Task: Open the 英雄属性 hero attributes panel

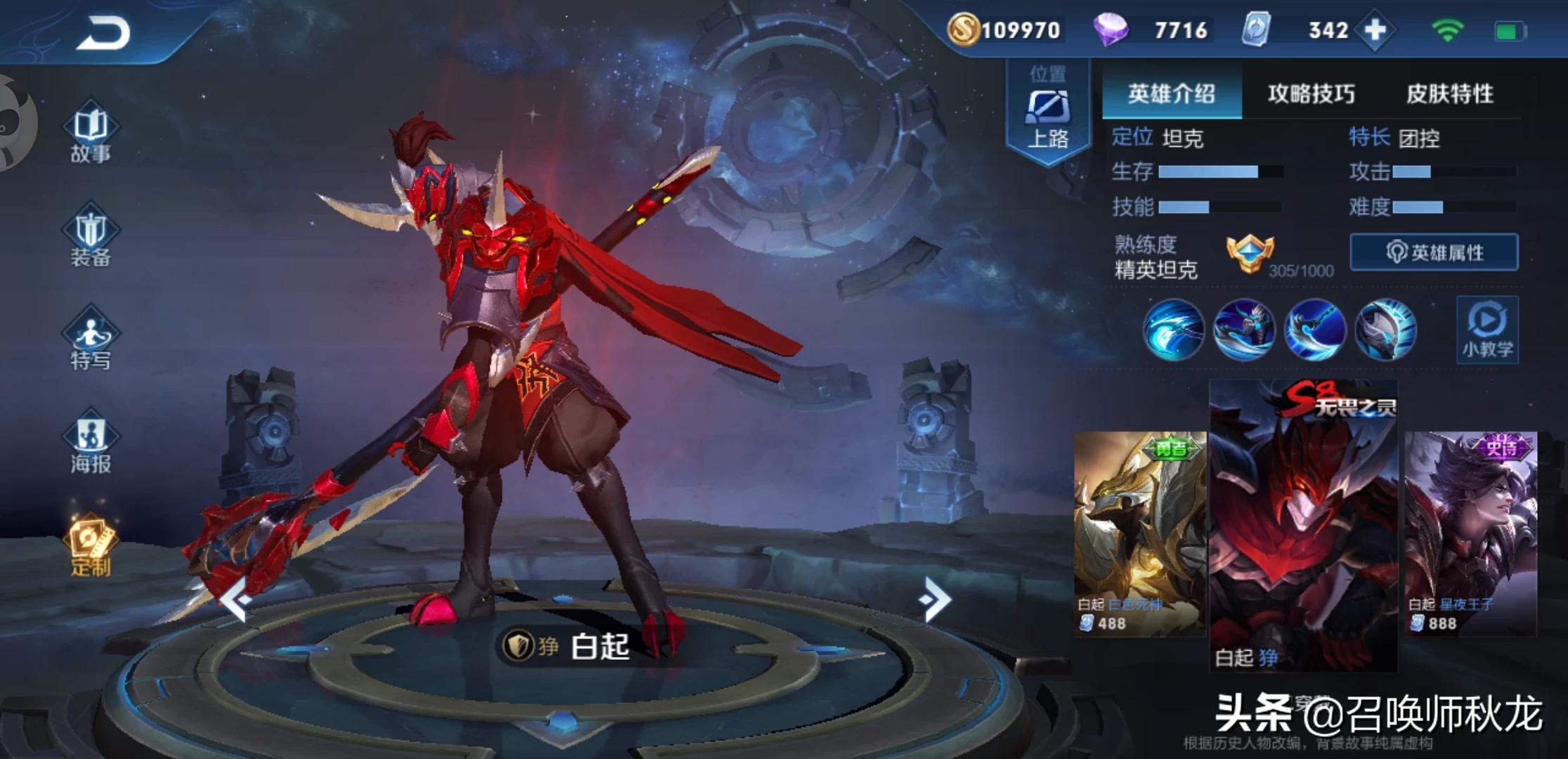Action: click(x=1434, y=252)
